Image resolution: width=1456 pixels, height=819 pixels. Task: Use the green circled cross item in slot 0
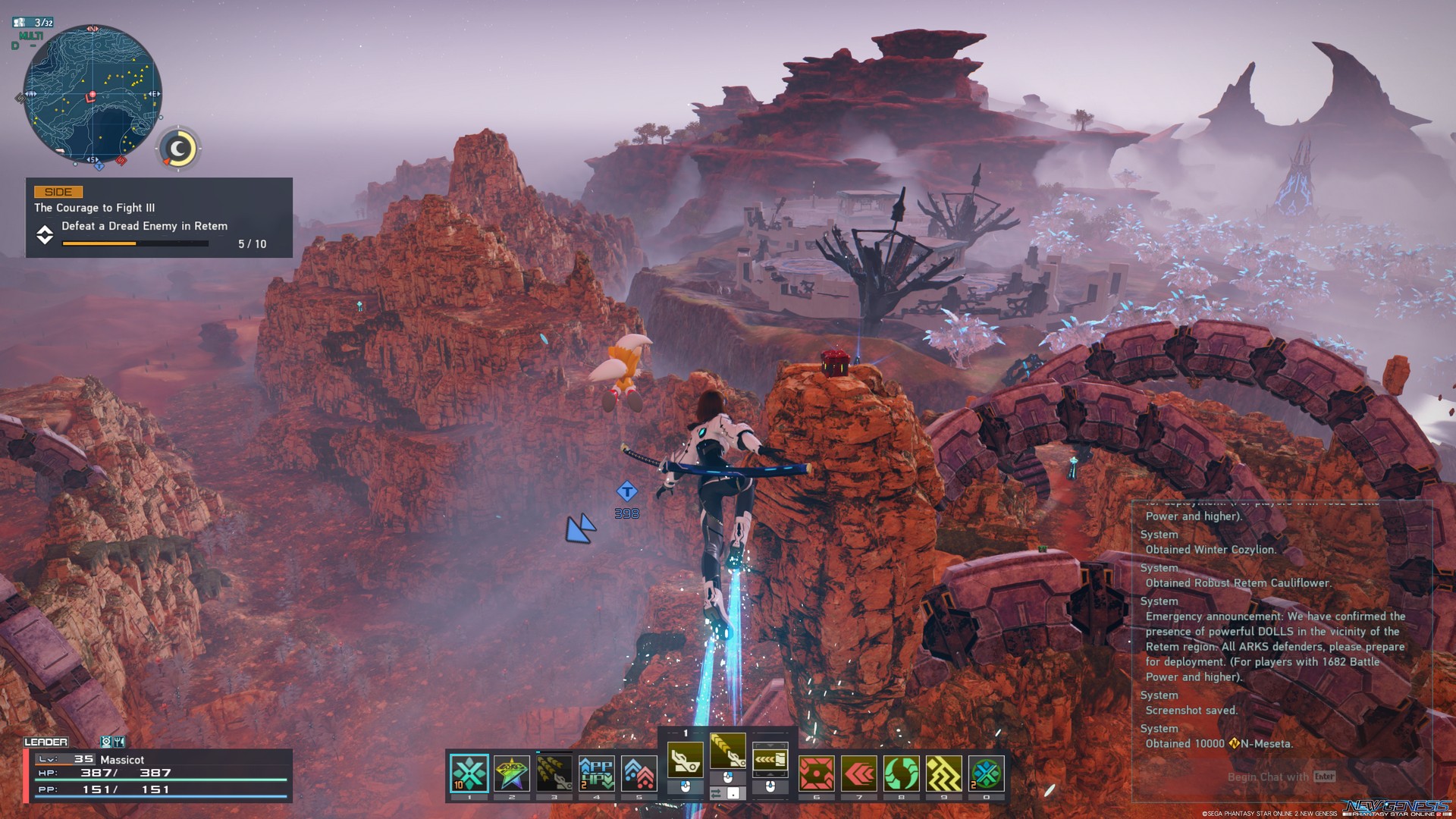click(x=987, y=773)
